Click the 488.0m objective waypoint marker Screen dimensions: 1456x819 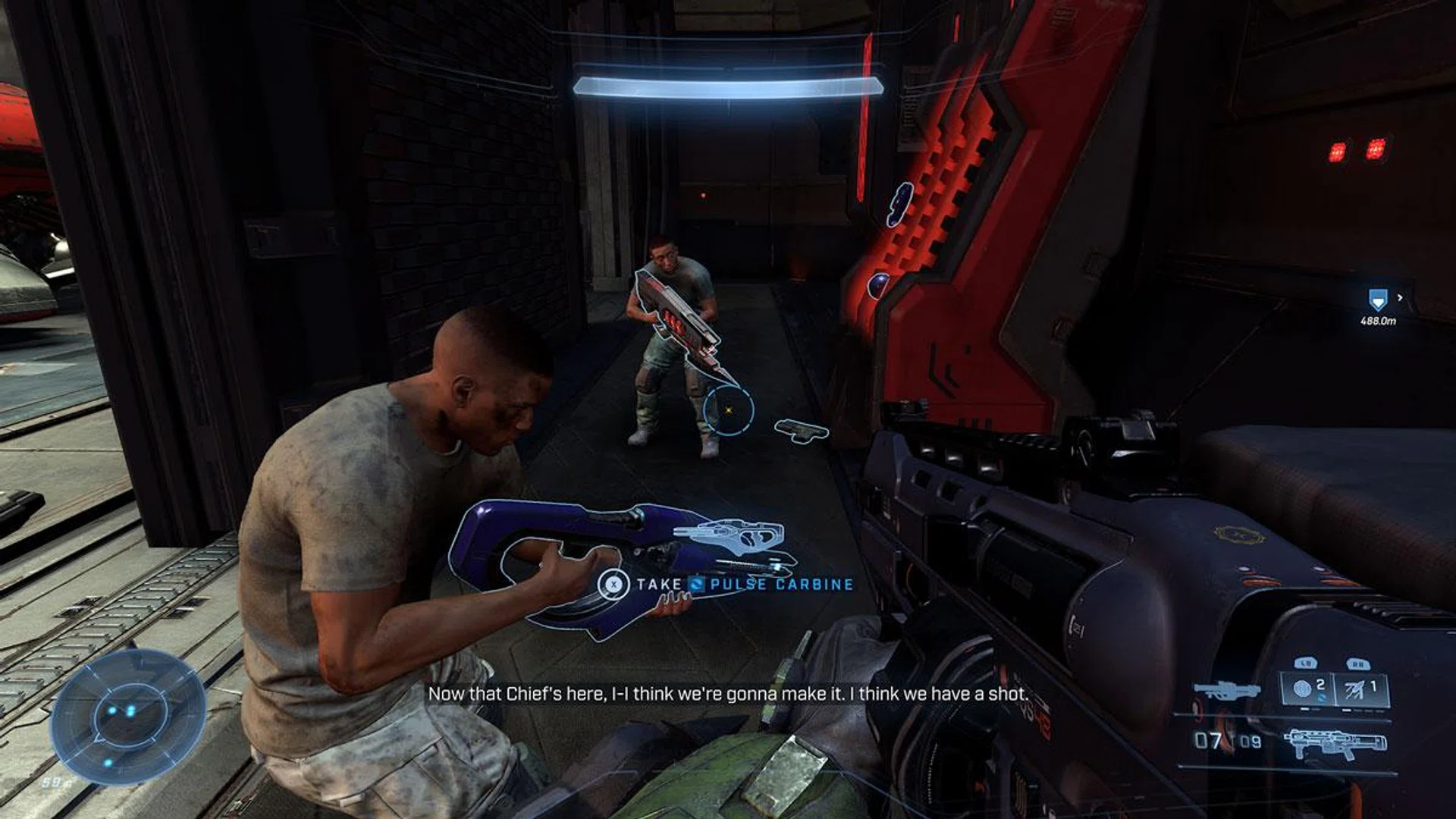point(1377,300)
